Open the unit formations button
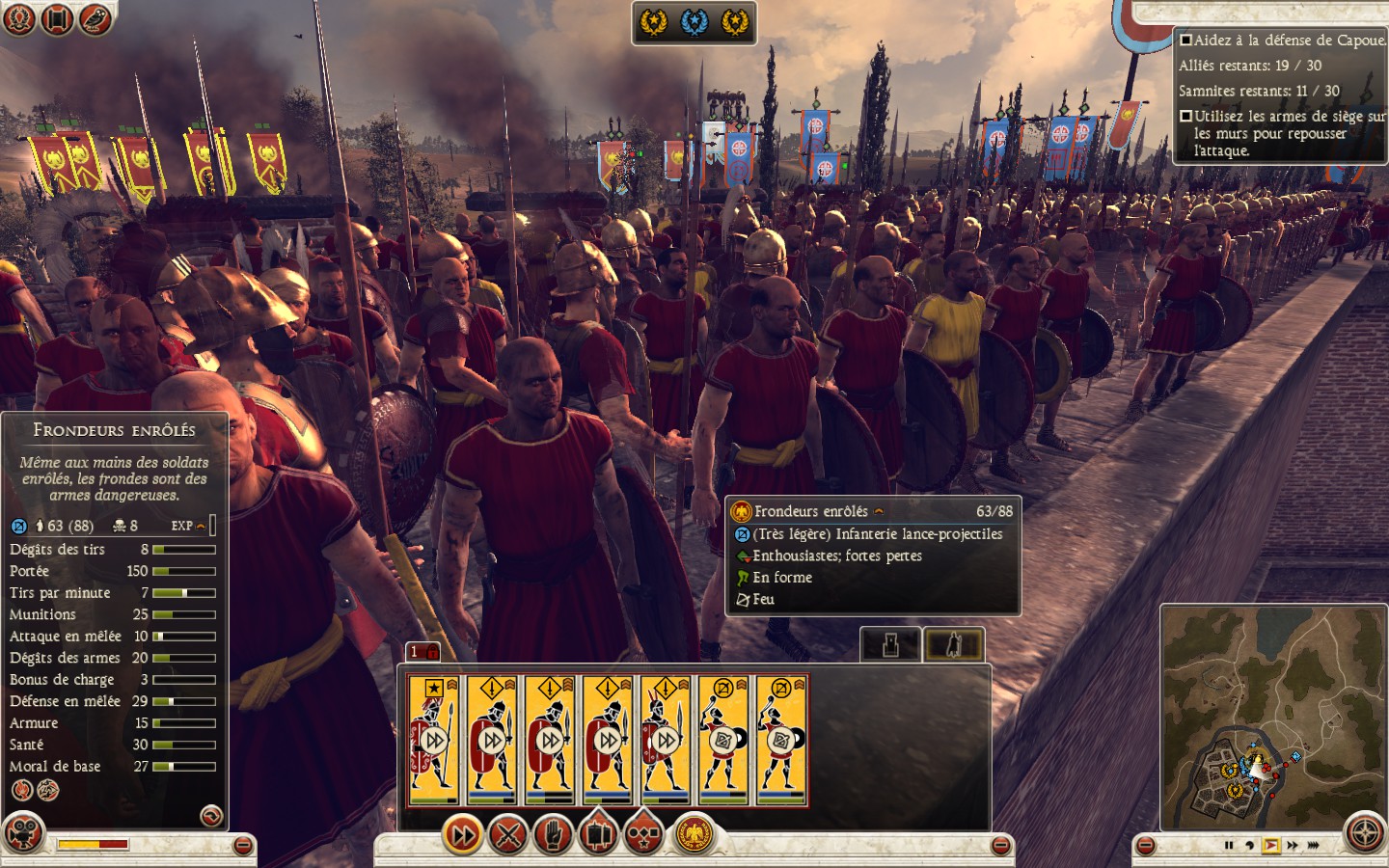Image resolution: width=1389 pixels, height=868 pixels. 598,835
